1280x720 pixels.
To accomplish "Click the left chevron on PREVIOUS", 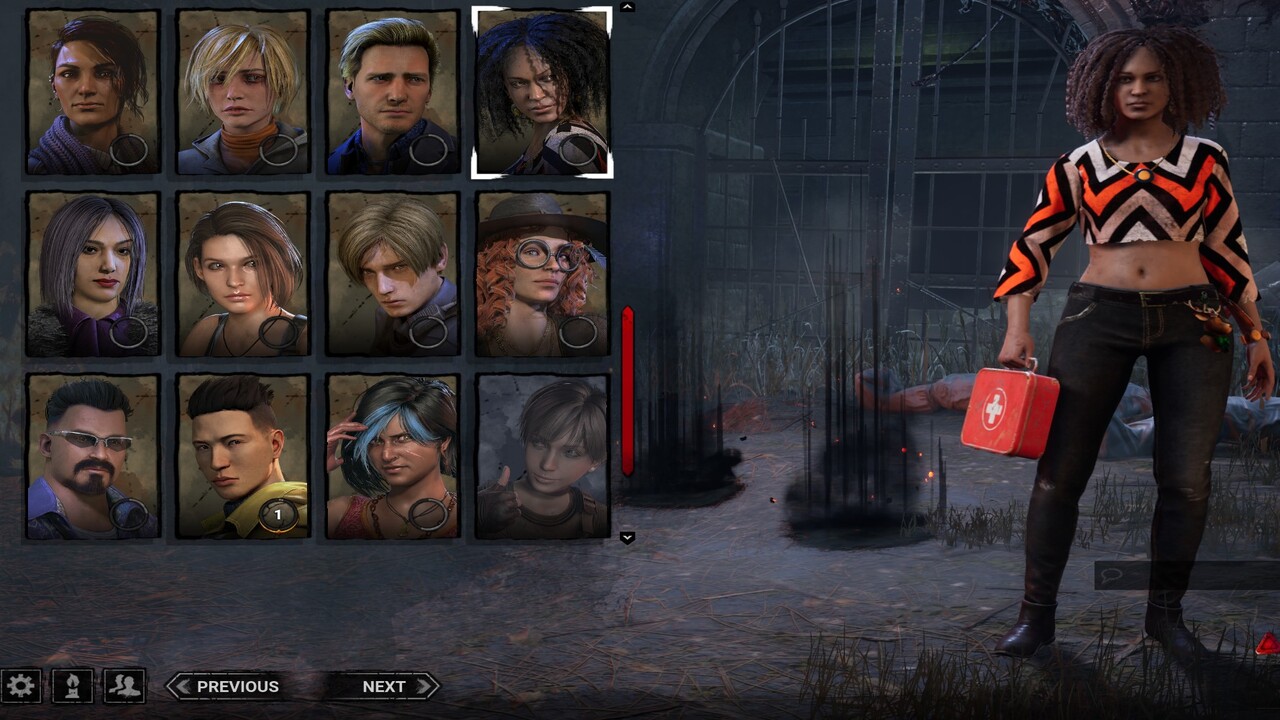I will 182,686.
